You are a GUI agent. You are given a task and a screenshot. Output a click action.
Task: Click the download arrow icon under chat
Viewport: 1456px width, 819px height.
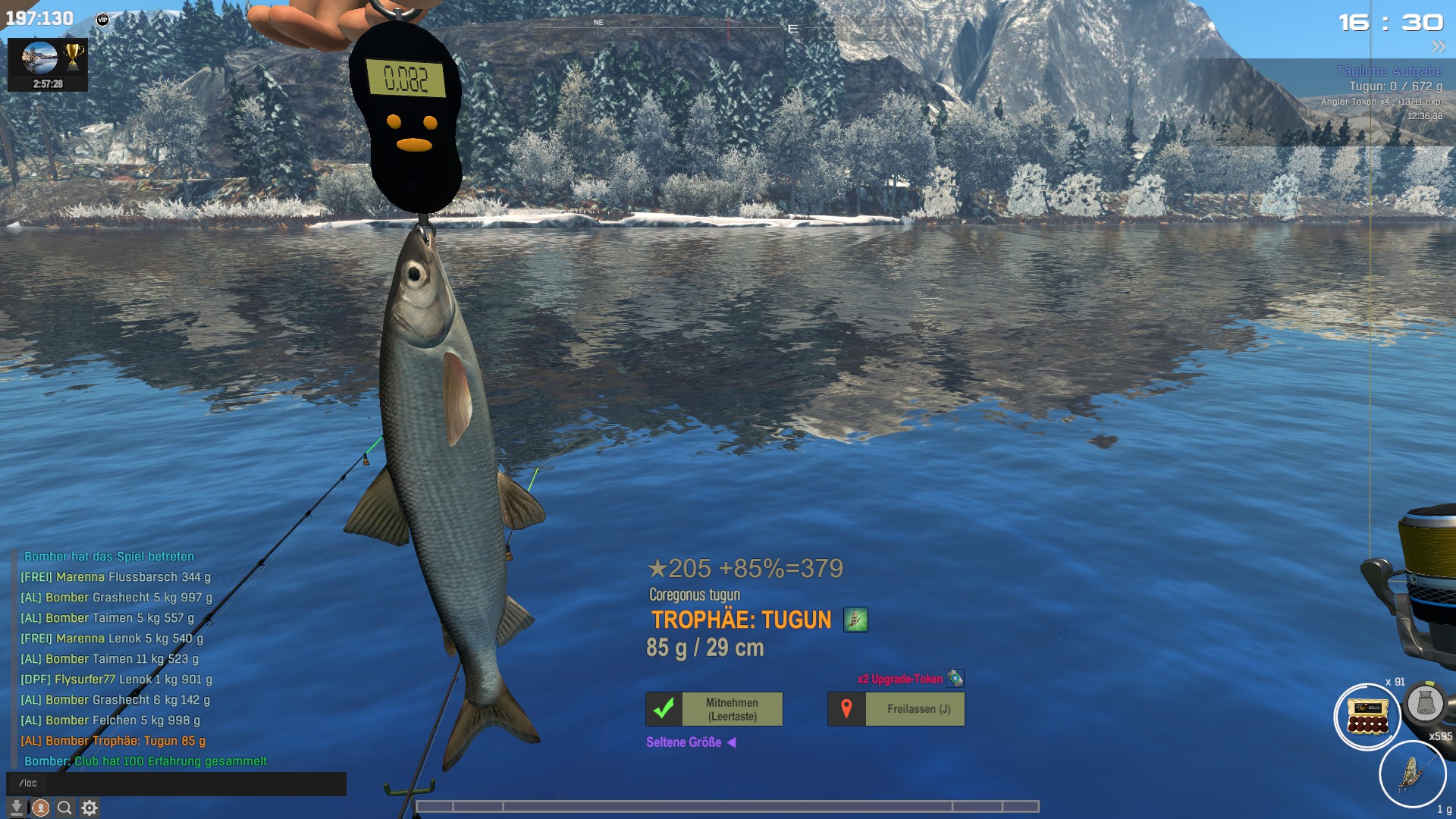pyautogui.click(x=16, y=808)
